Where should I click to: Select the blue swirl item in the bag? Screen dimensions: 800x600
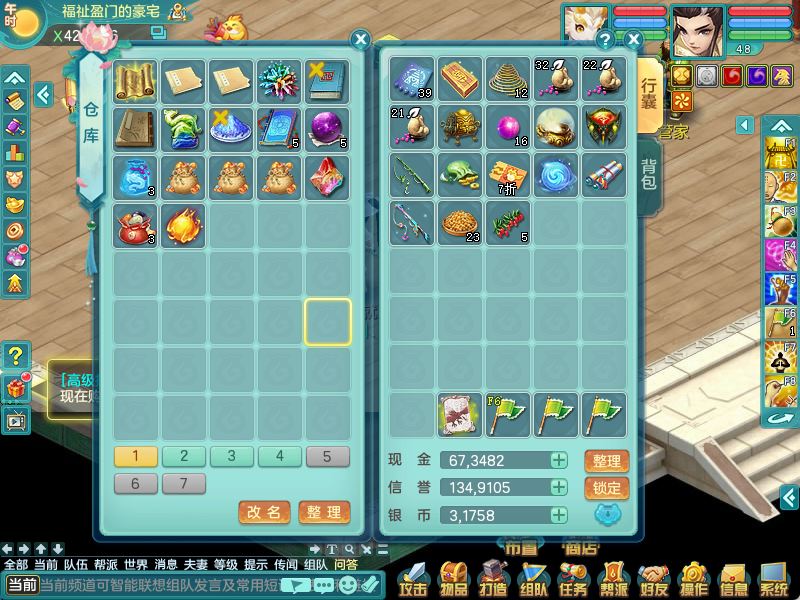[558, 176]
